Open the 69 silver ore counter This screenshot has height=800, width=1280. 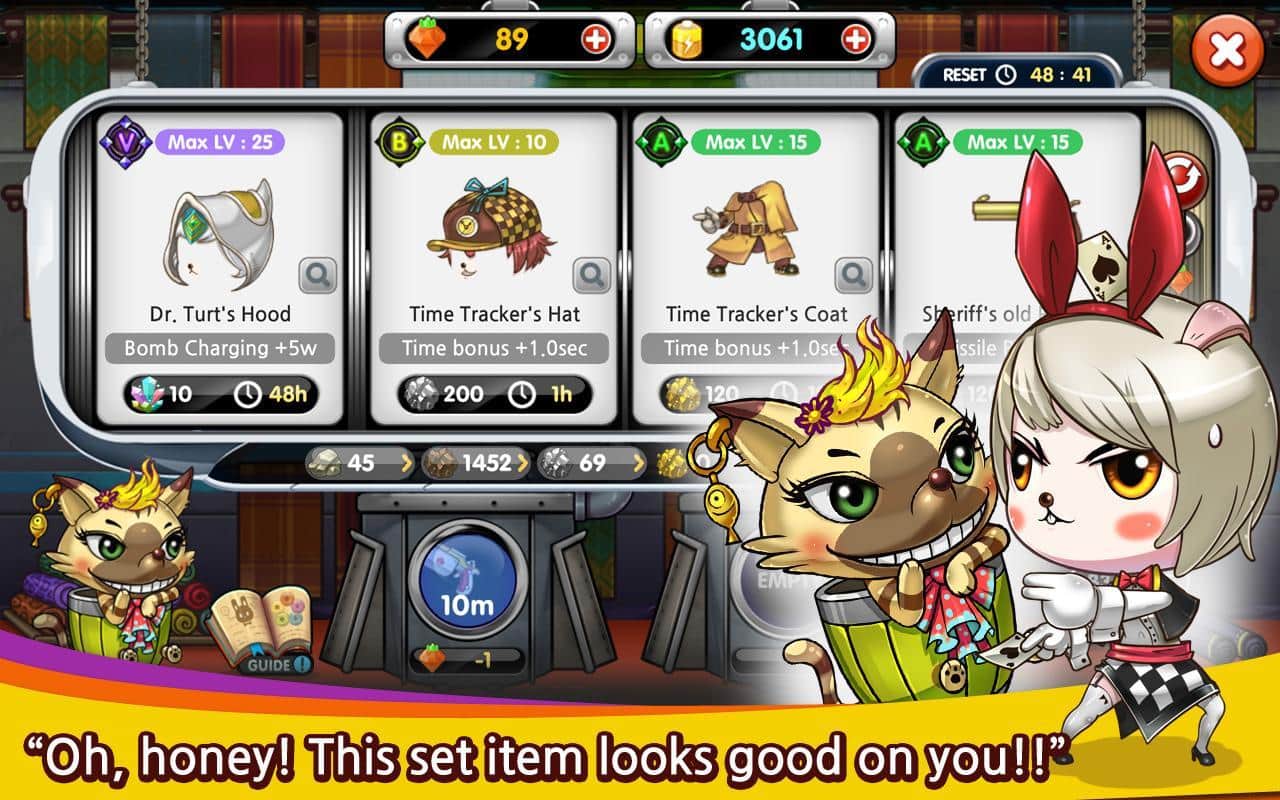(x=592, y=463)
